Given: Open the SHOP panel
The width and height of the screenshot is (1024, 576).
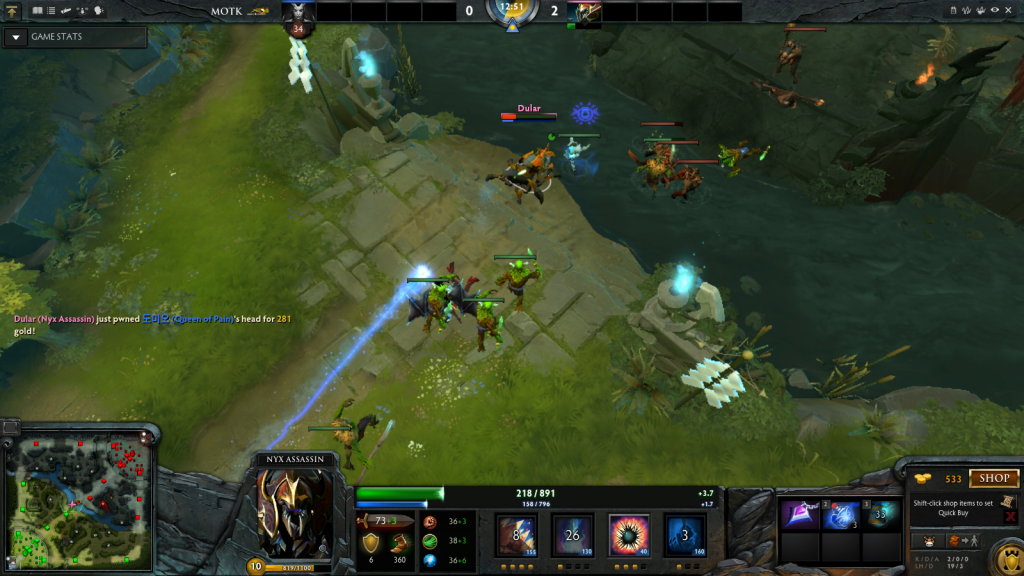Looking at the screenshot, I should (x=993, y=479).
